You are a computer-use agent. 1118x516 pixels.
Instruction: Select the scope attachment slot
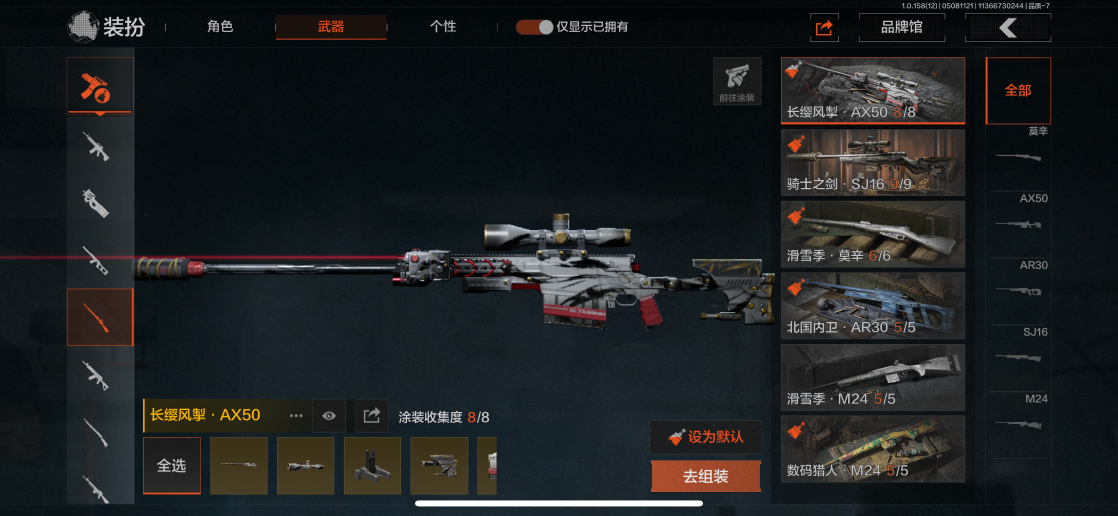[305, 466]
